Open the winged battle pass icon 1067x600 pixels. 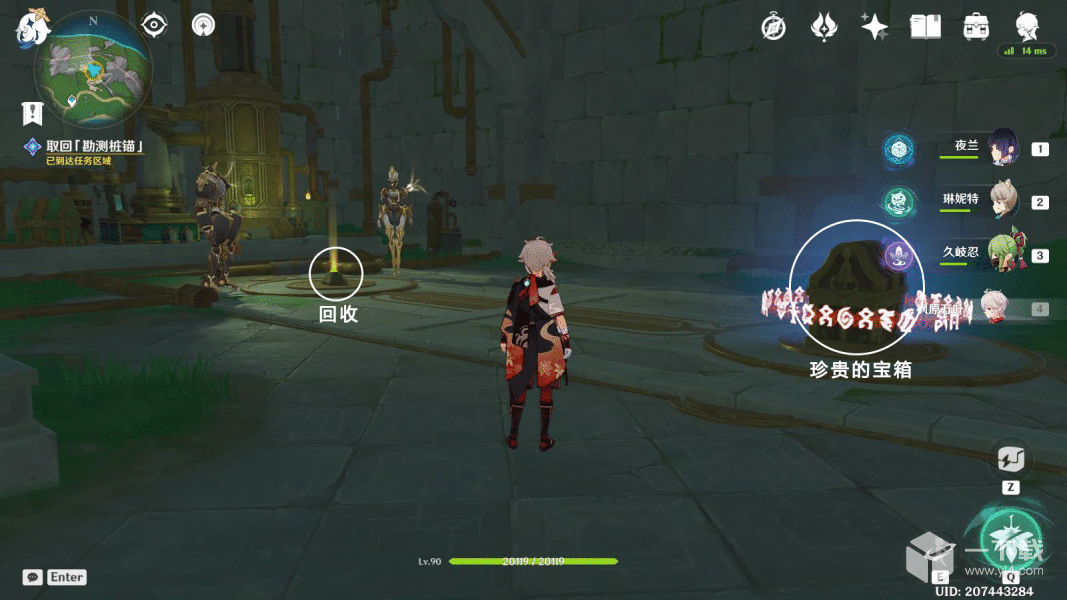(823, 27)
